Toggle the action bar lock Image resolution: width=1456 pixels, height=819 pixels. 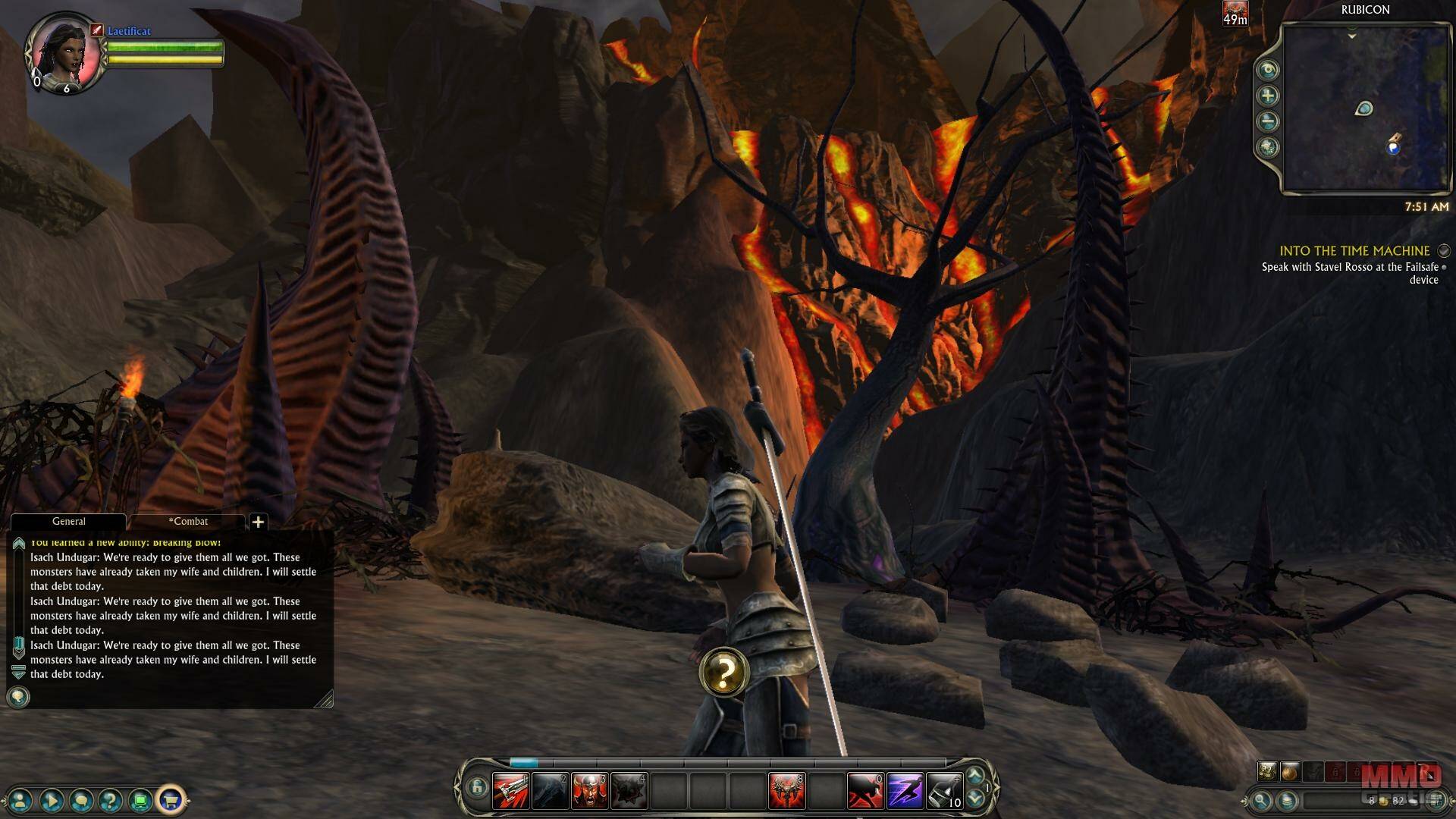click(476, 788)
